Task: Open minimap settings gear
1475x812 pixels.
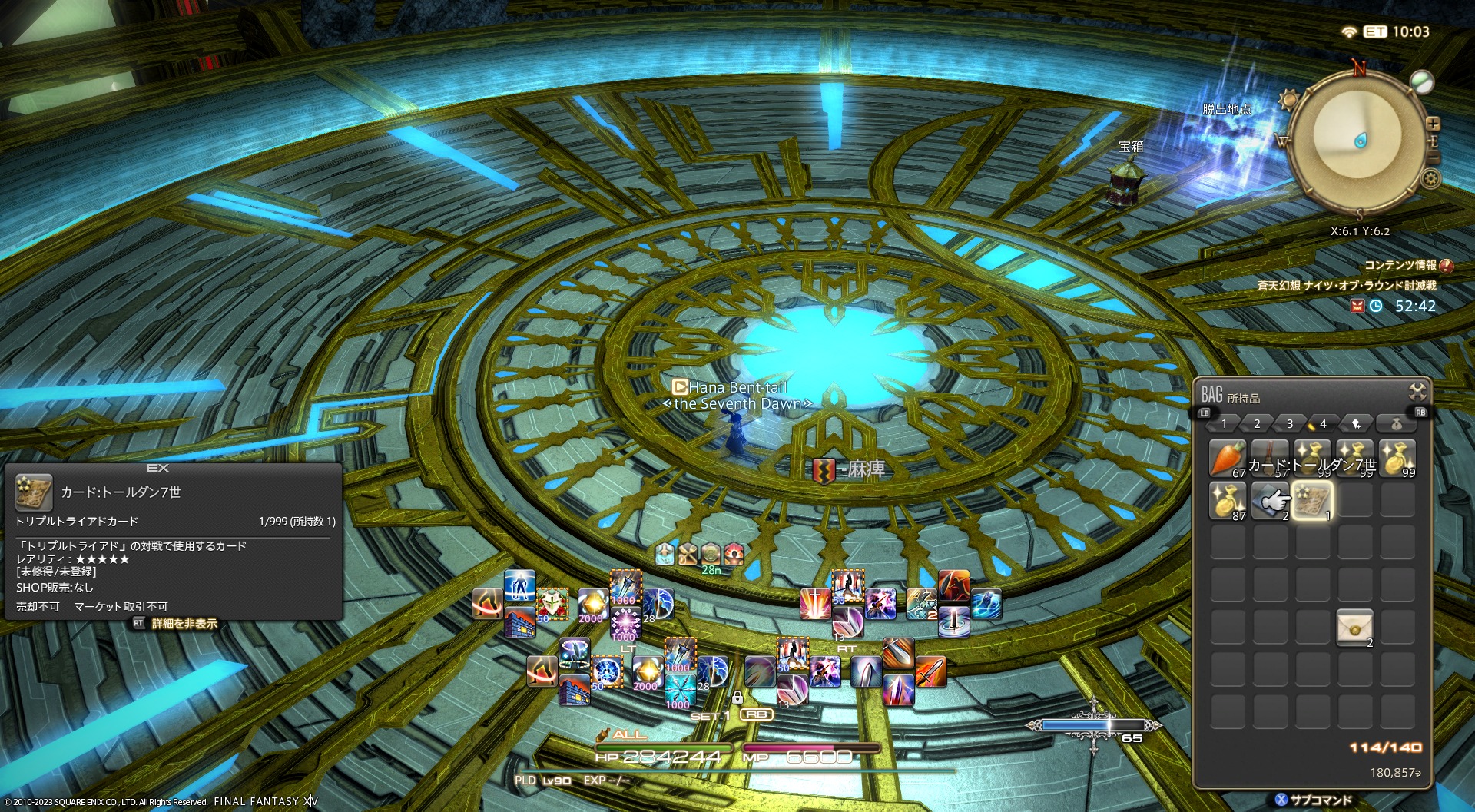Action: (1430, 179)
